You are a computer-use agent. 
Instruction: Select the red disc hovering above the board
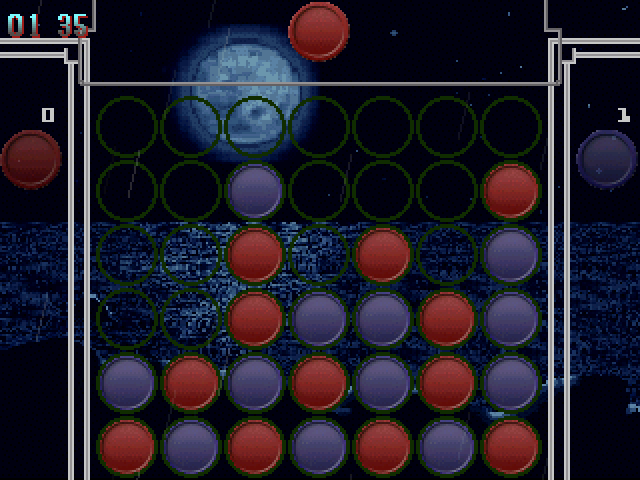pyautogui.click(x=319, y=30)
